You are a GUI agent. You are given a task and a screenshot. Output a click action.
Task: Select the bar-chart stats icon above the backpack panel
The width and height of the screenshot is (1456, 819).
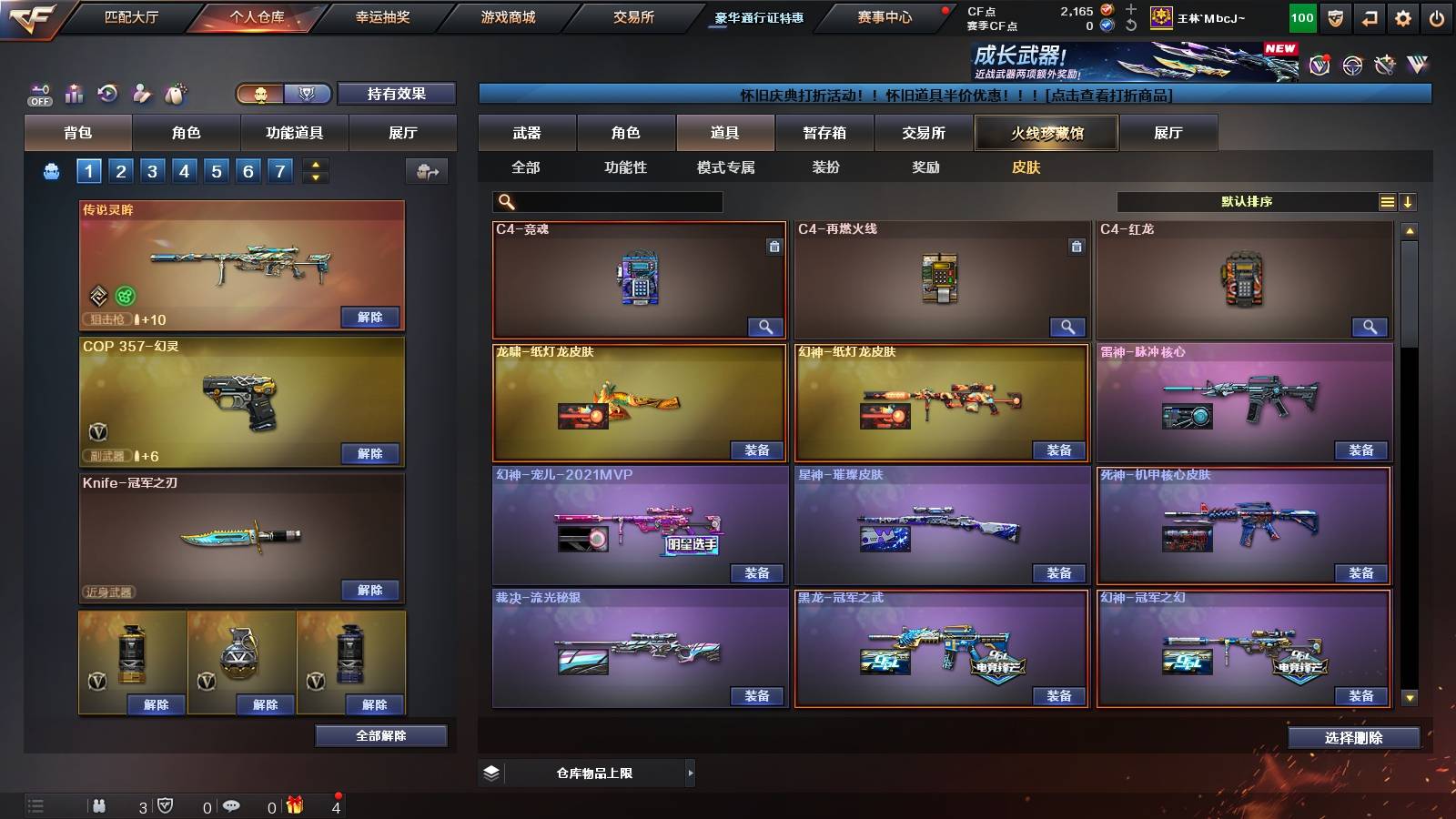[74, 93]
